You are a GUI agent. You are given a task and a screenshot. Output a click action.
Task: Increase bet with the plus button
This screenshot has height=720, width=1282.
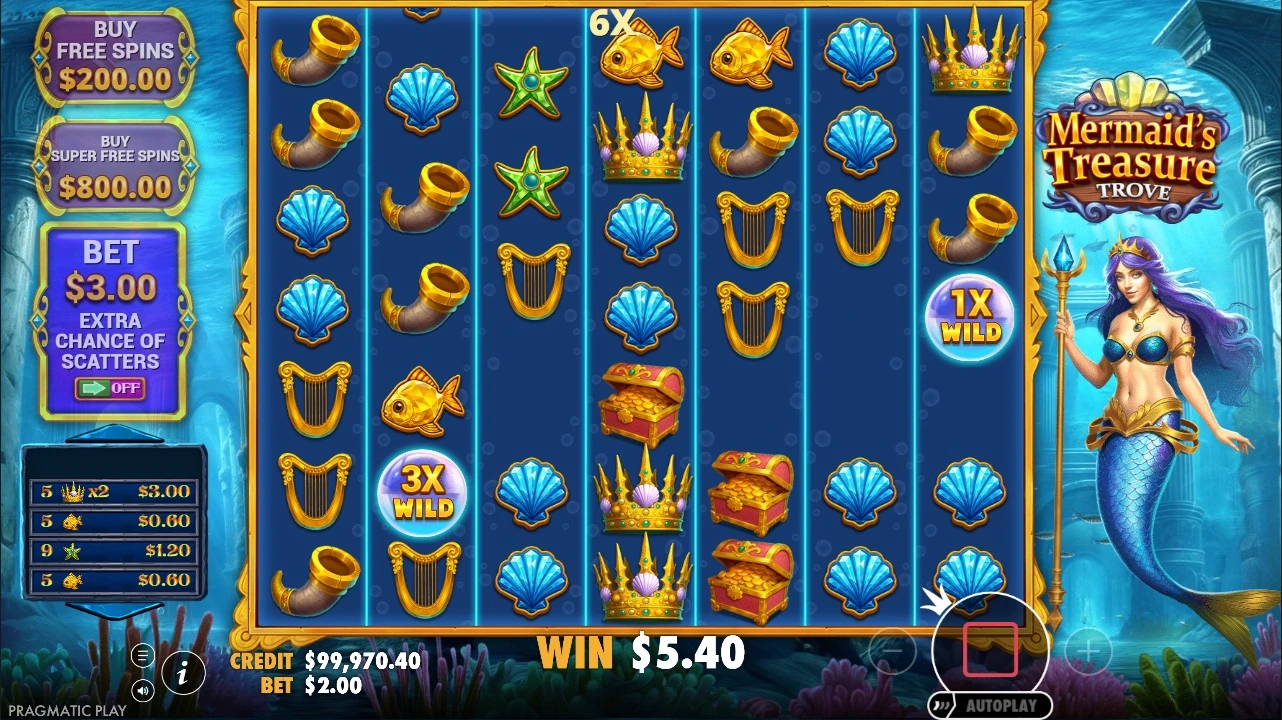point(1088,653)
